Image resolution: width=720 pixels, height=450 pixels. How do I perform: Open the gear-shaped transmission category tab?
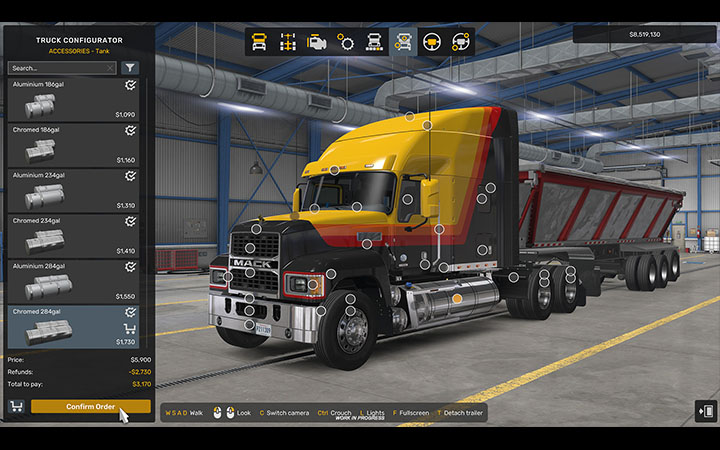point(346,42)
